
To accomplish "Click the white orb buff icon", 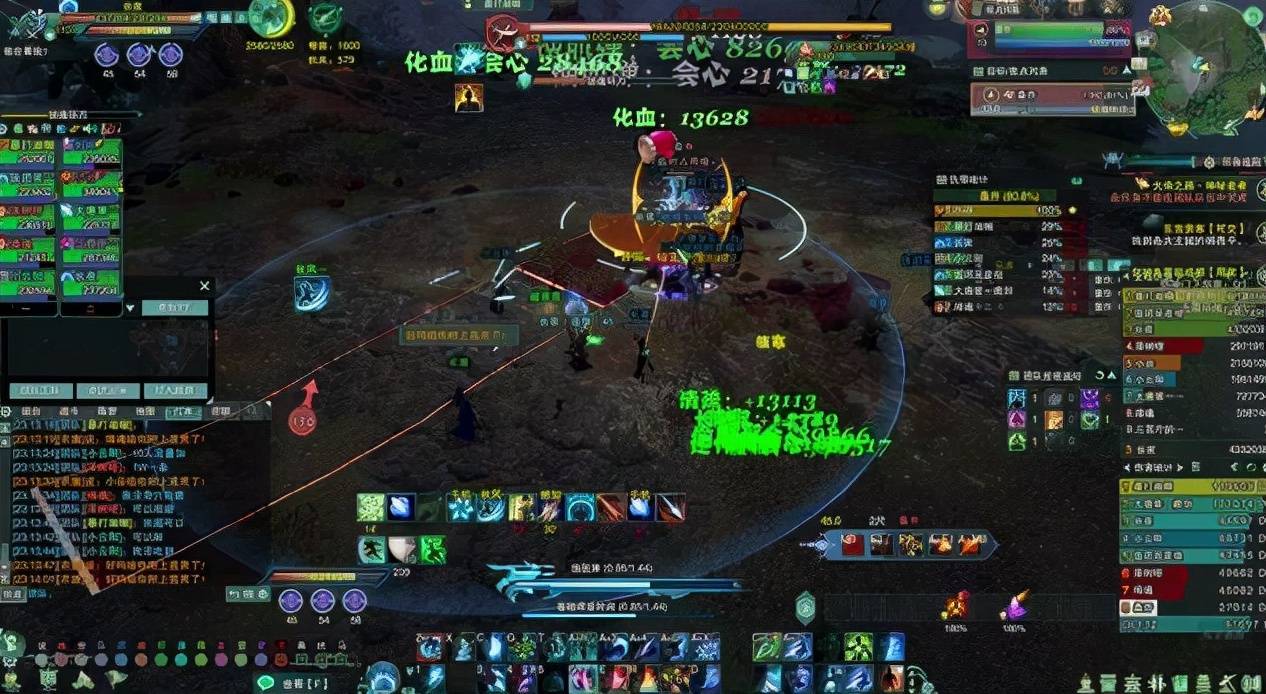I will pyautogui.click(x=402, y=549).
